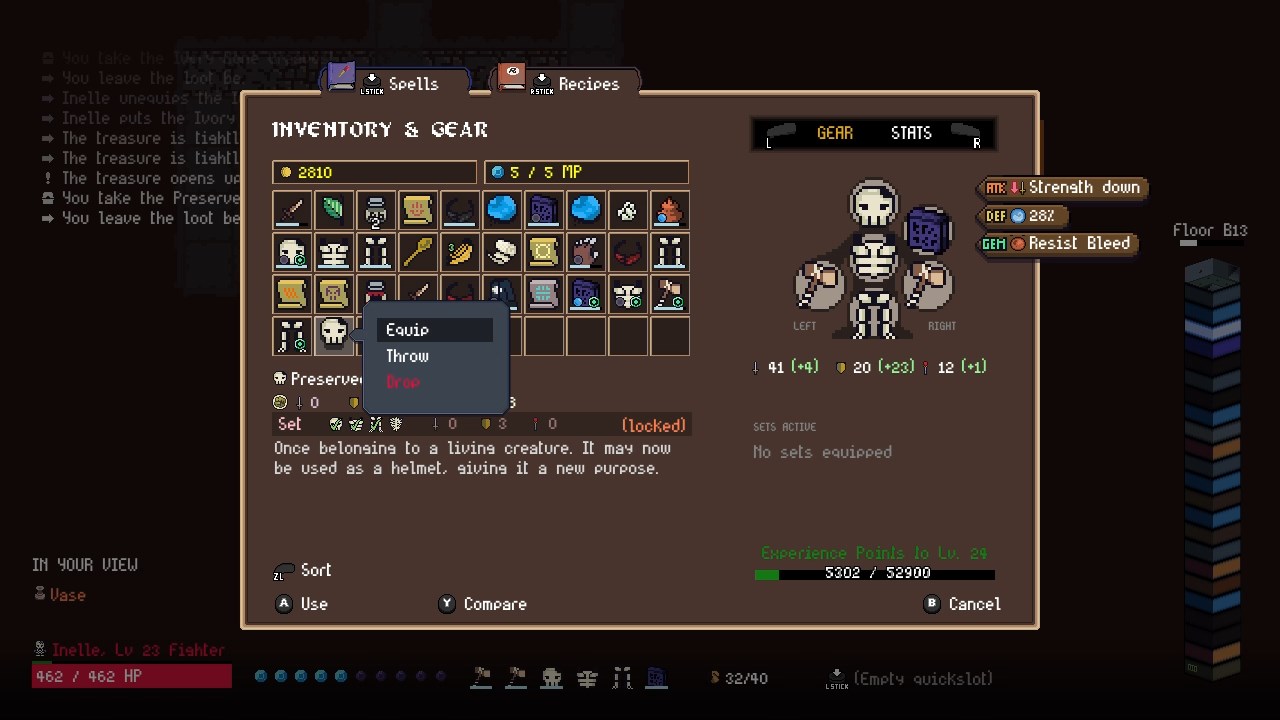
Task: Click the experience points progress bar
Action: point(874,574)
